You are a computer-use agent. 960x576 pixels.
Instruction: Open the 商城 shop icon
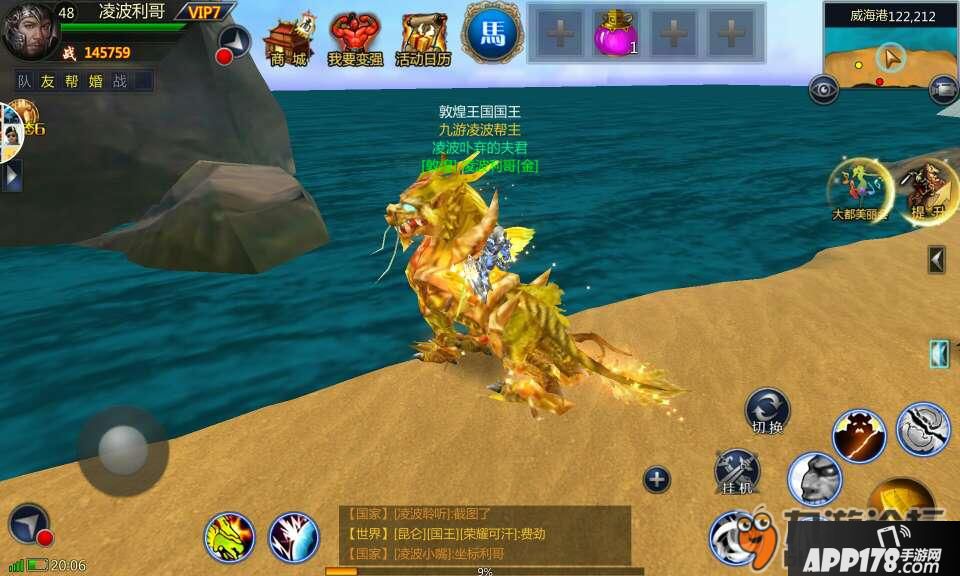click(x=288, y=40)
